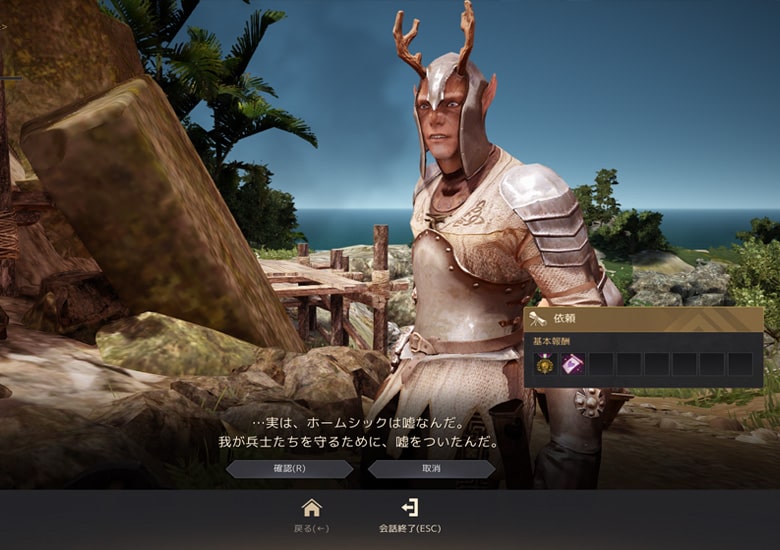Confirm the quest with the 確認 button
The width and height of the screenshot is (780, 550).
coord(289,468)
